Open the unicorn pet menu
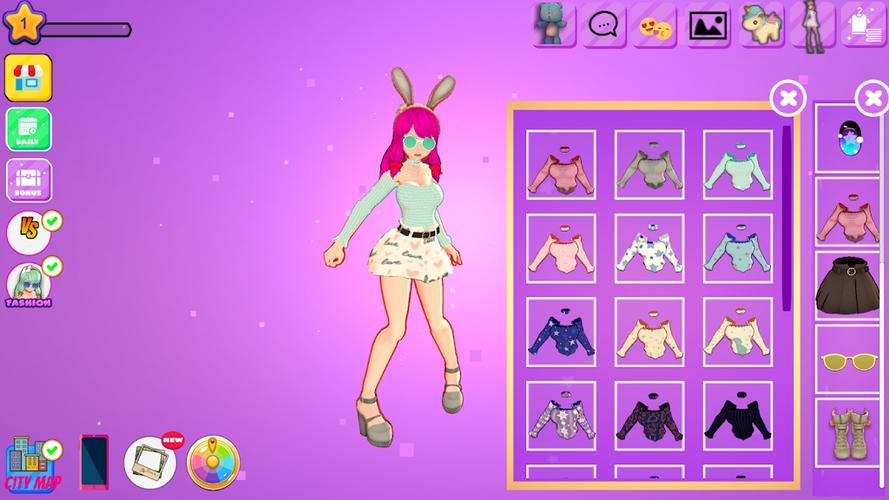 point(762,24)
